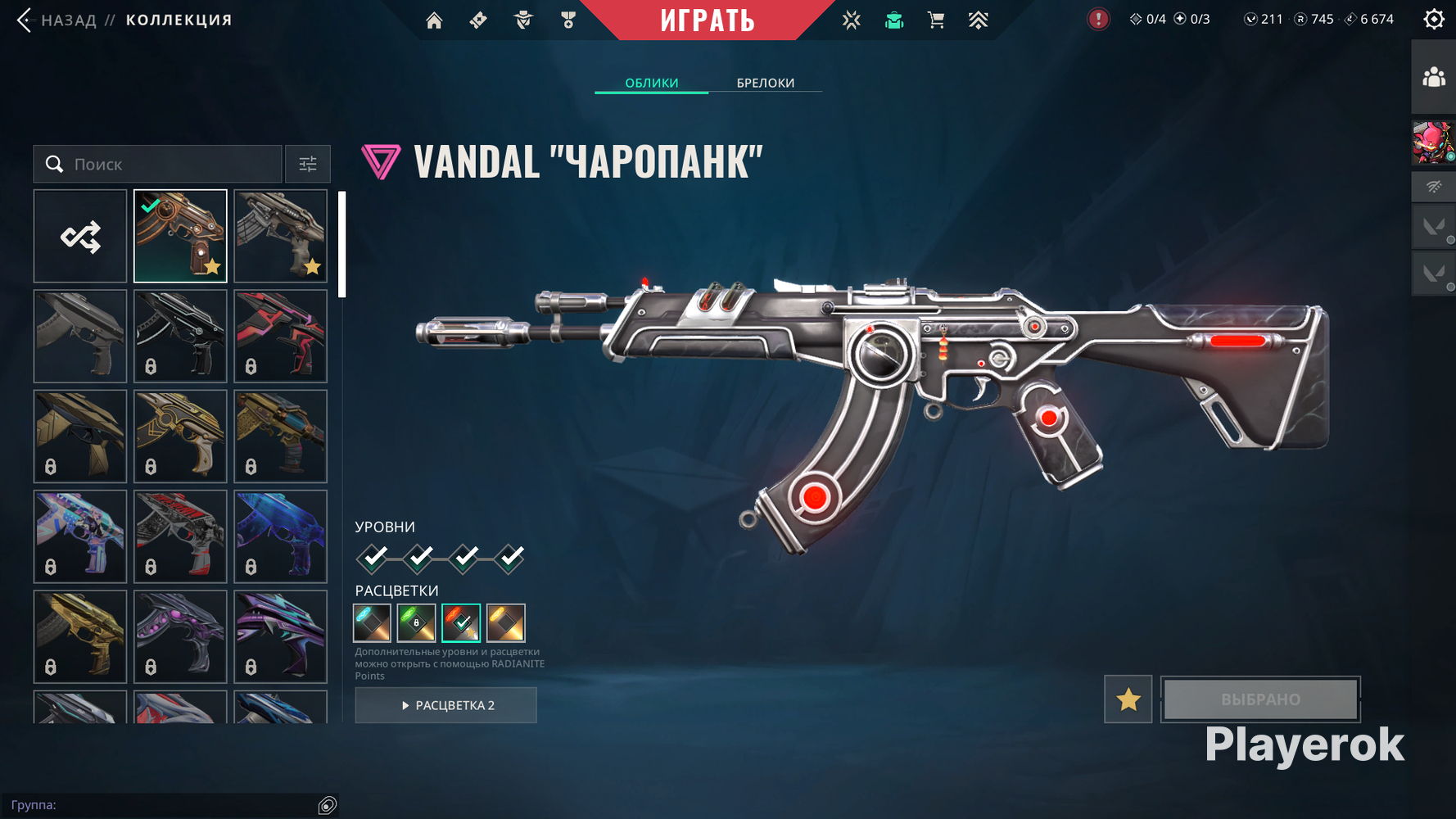Image resolution: width=1456 pixels, height=819 pixels.
Task: Select the gold color variant swatch
Action: tap(505, 623)
